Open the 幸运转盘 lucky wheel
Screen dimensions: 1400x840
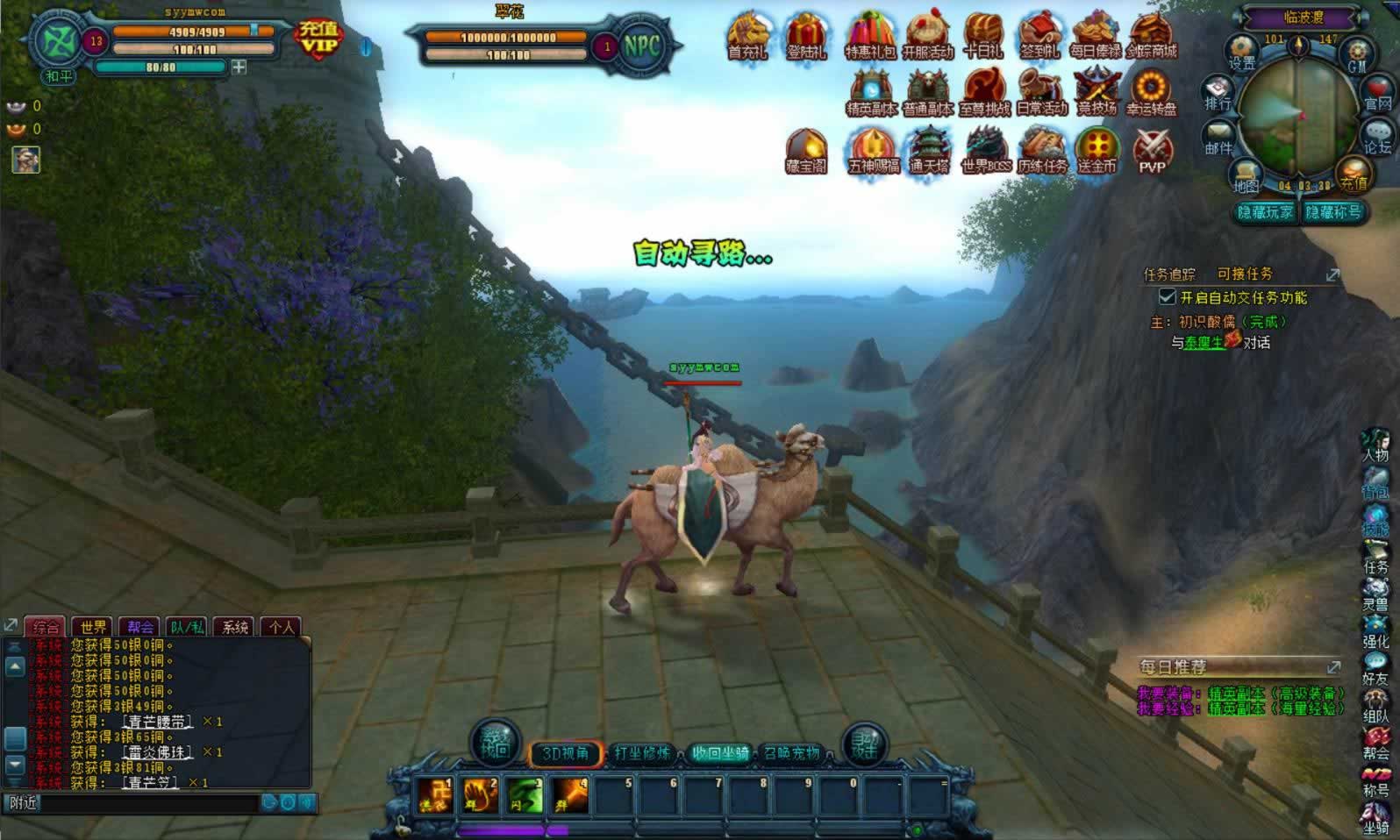(x=1152, y=92)
